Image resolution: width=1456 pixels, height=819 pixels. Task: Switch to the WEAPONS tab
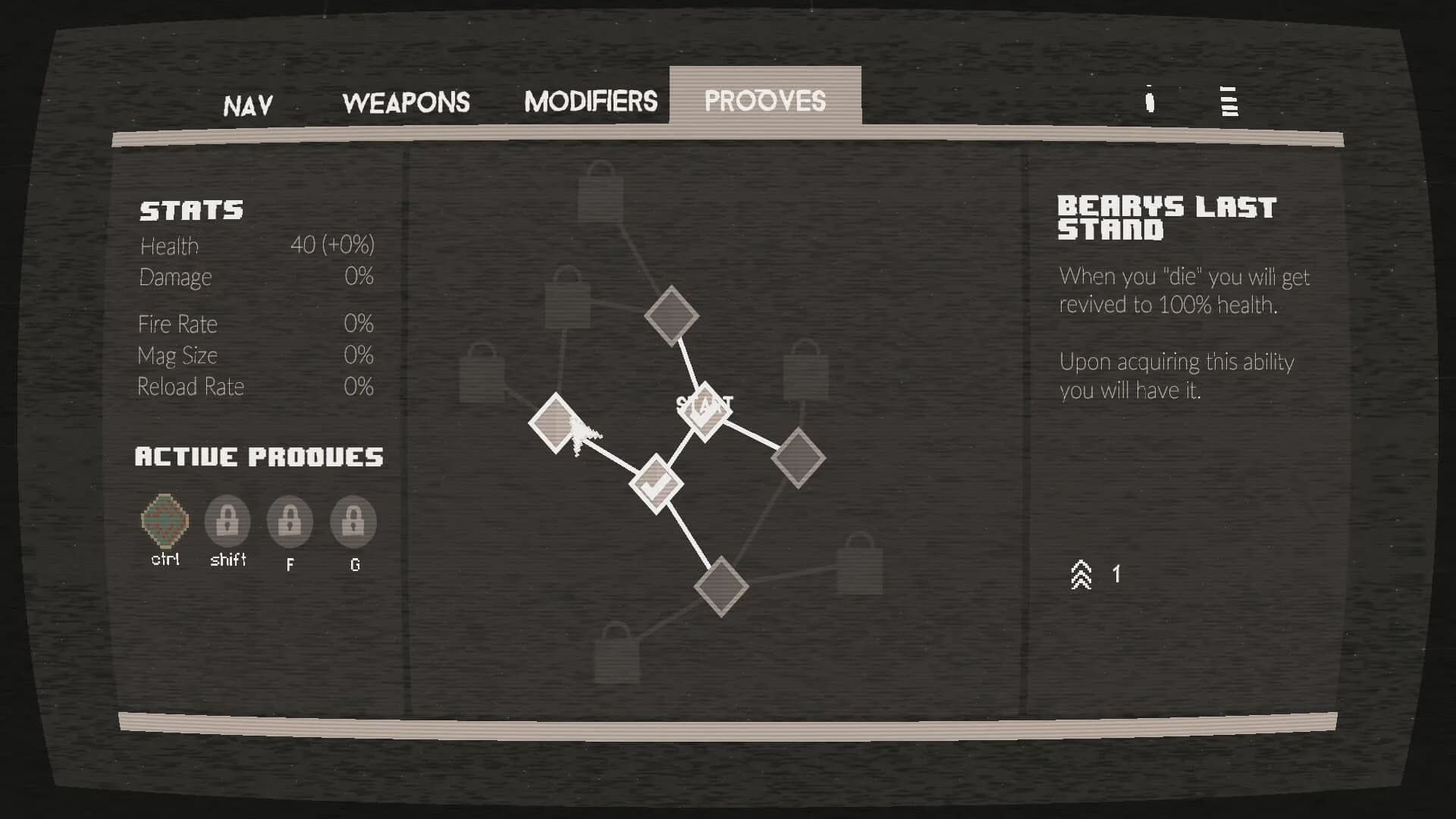pos(407,102)
